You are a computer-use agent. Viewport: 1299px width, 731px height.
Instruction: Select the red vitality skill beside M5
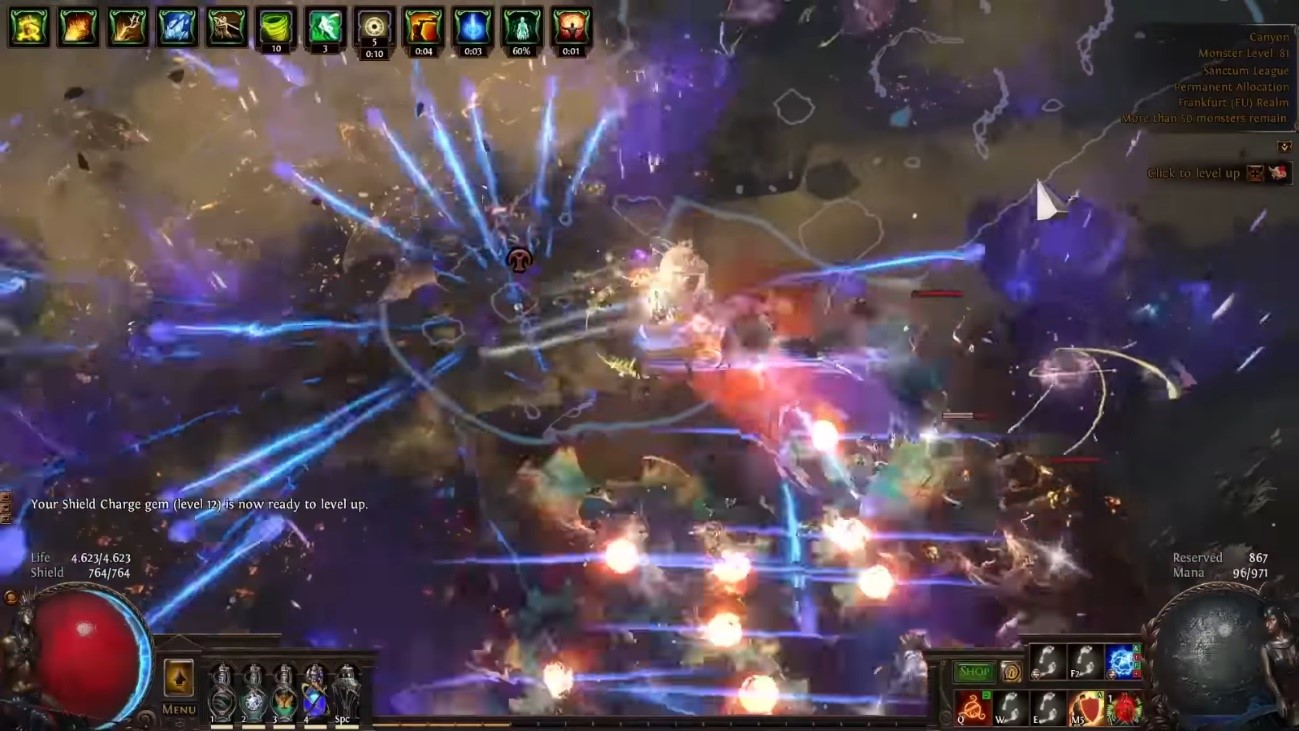[1122, 708]
